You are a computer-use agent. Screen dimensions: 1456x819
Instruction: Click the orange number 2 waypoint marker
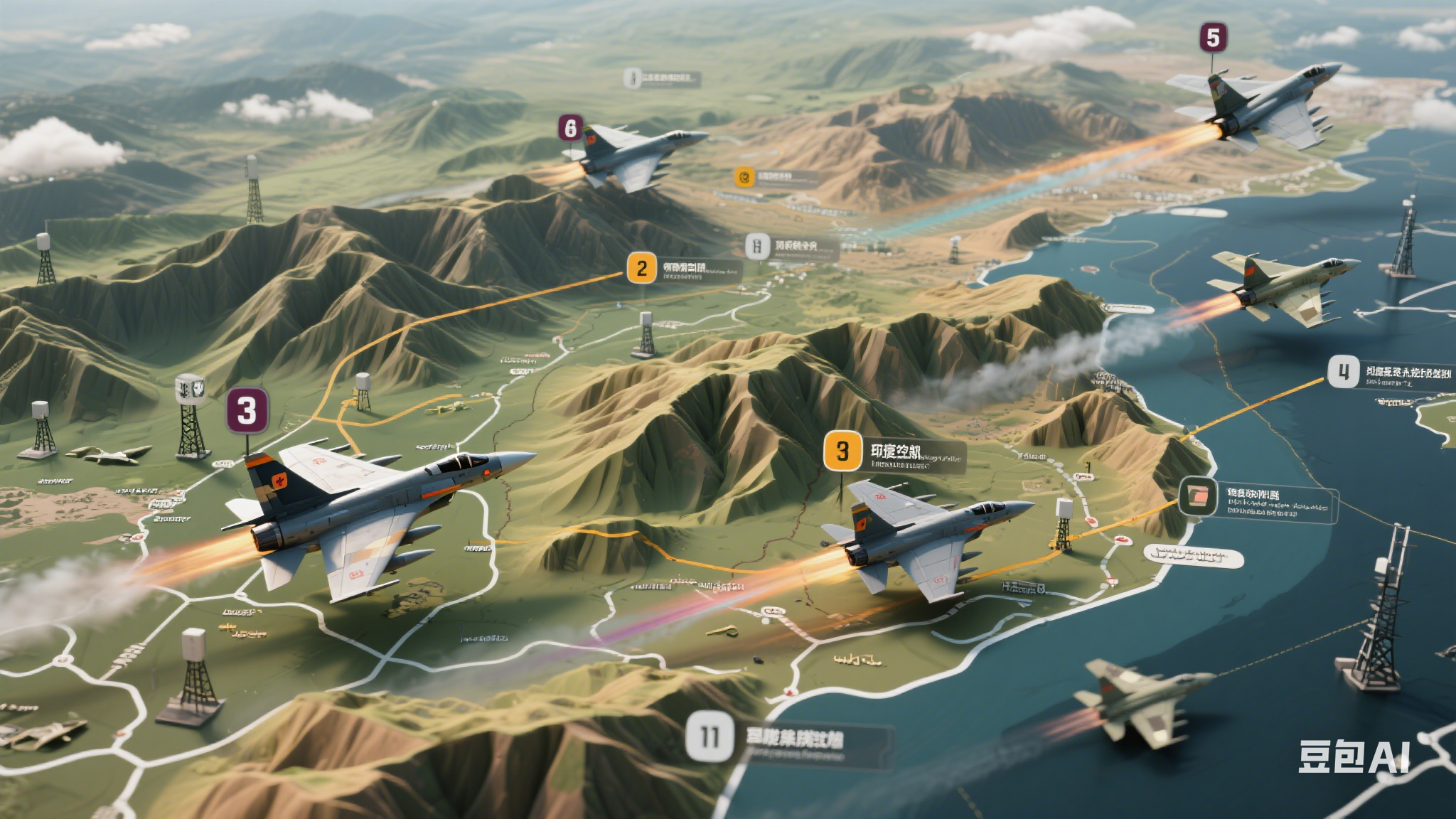point(642,269)
